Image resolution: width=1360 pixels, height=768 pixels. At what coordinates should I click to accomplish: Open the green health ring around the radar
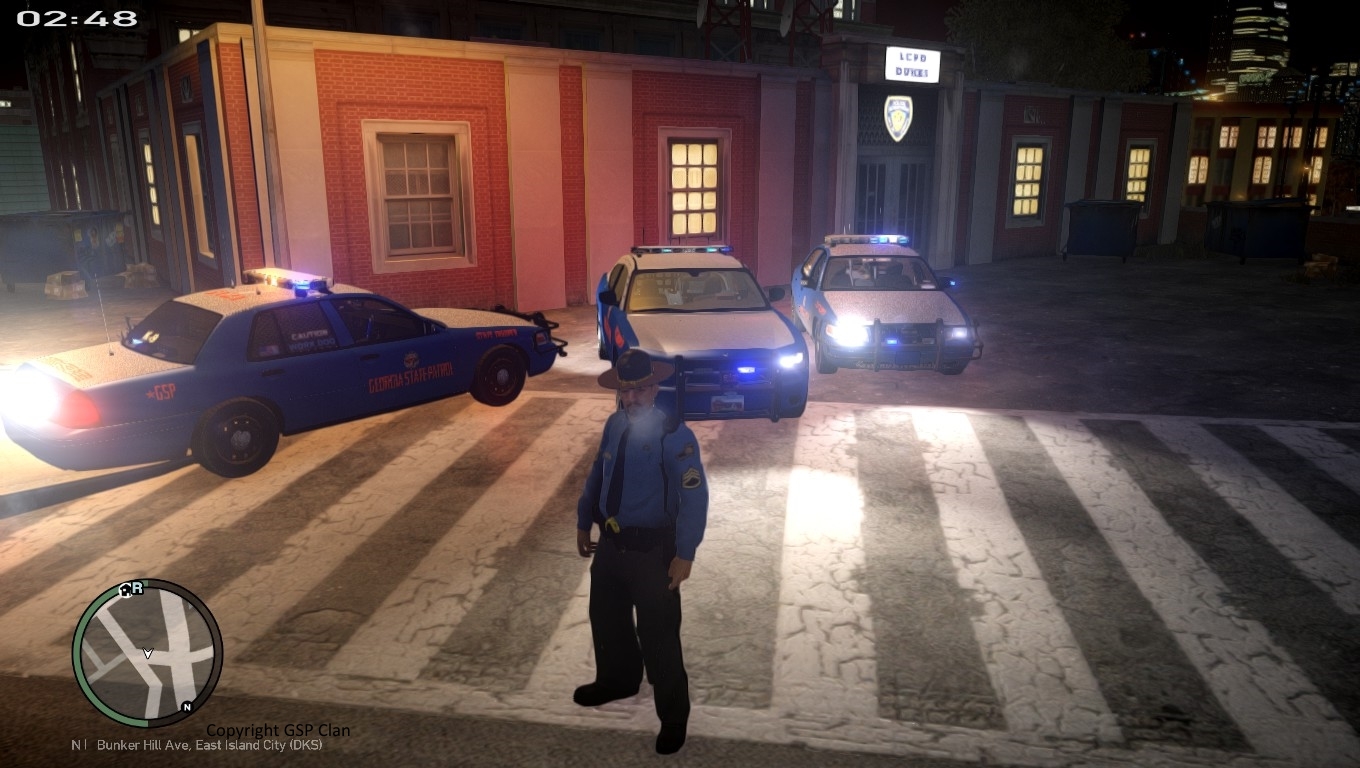[80, 650]
